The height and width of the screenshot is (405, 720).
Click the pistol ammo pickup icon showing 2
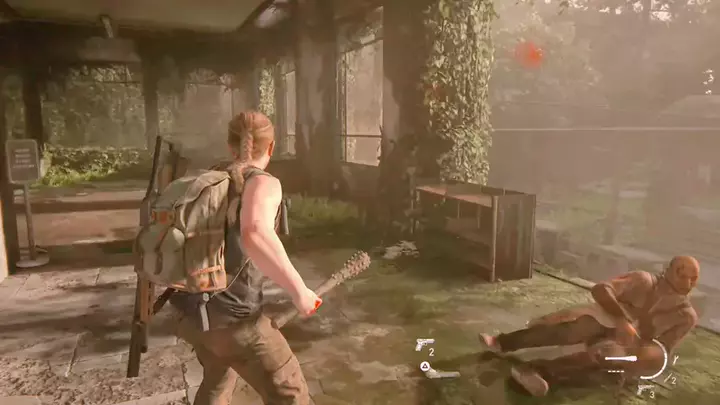(x=424, y=345)
